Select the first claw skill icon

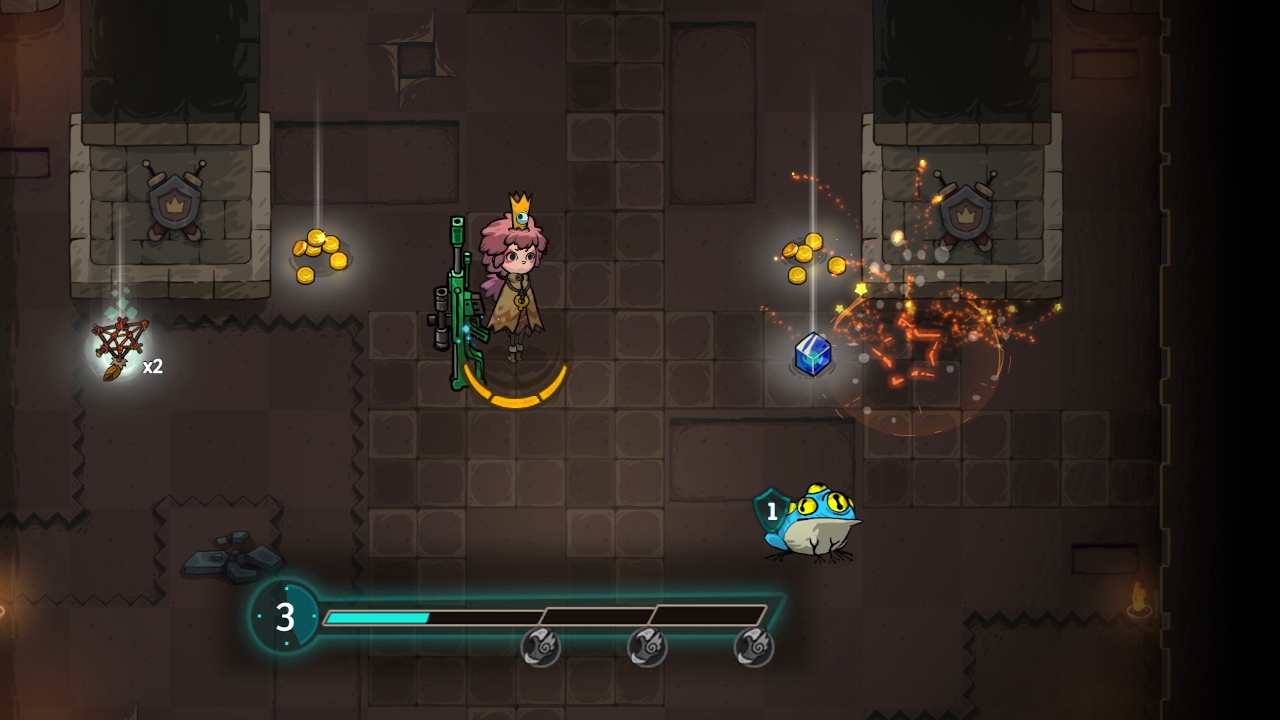click(541, 647)
